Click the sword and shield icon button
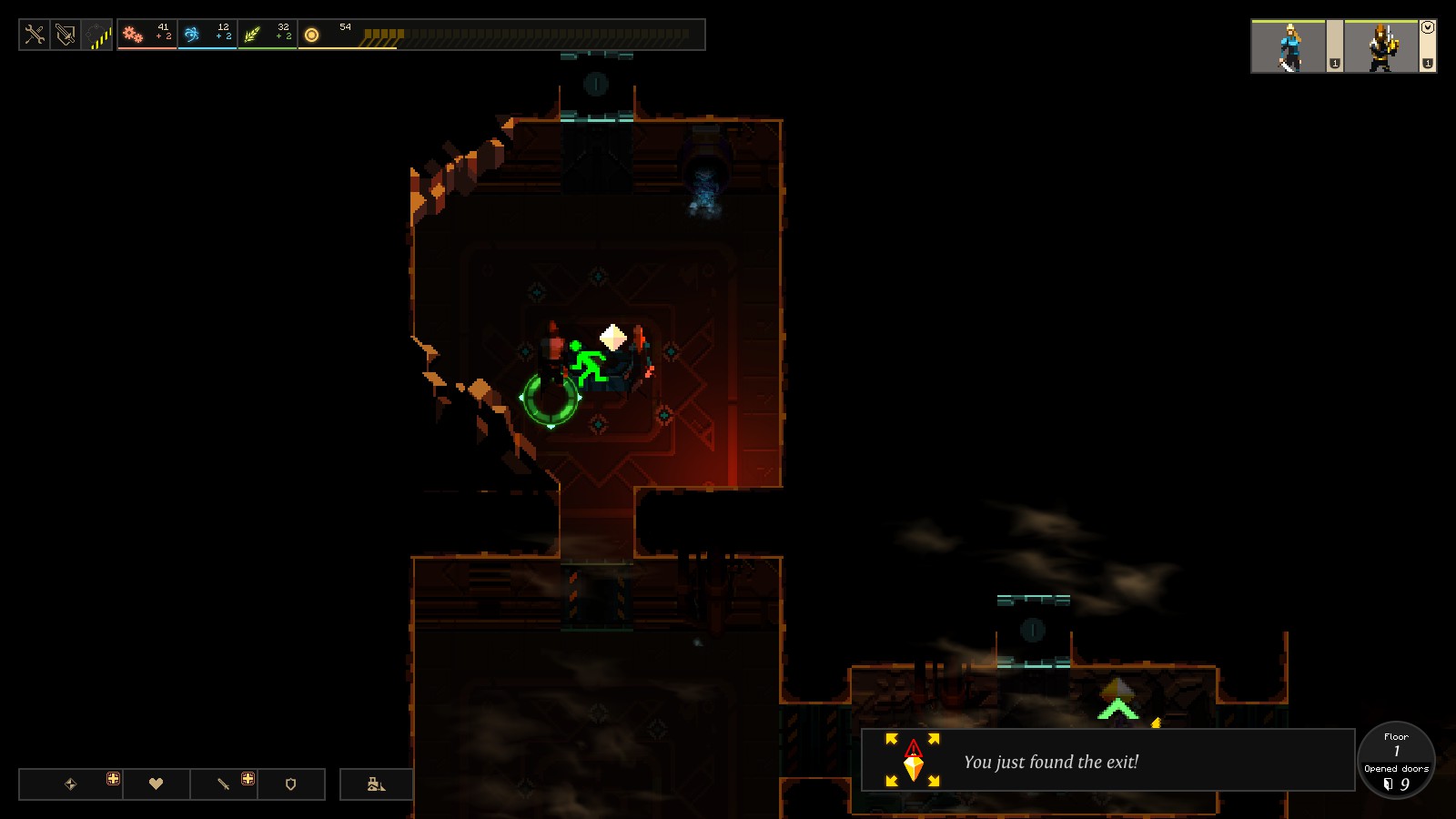Viewport: 1456px width, 819px height. [66, 35]
